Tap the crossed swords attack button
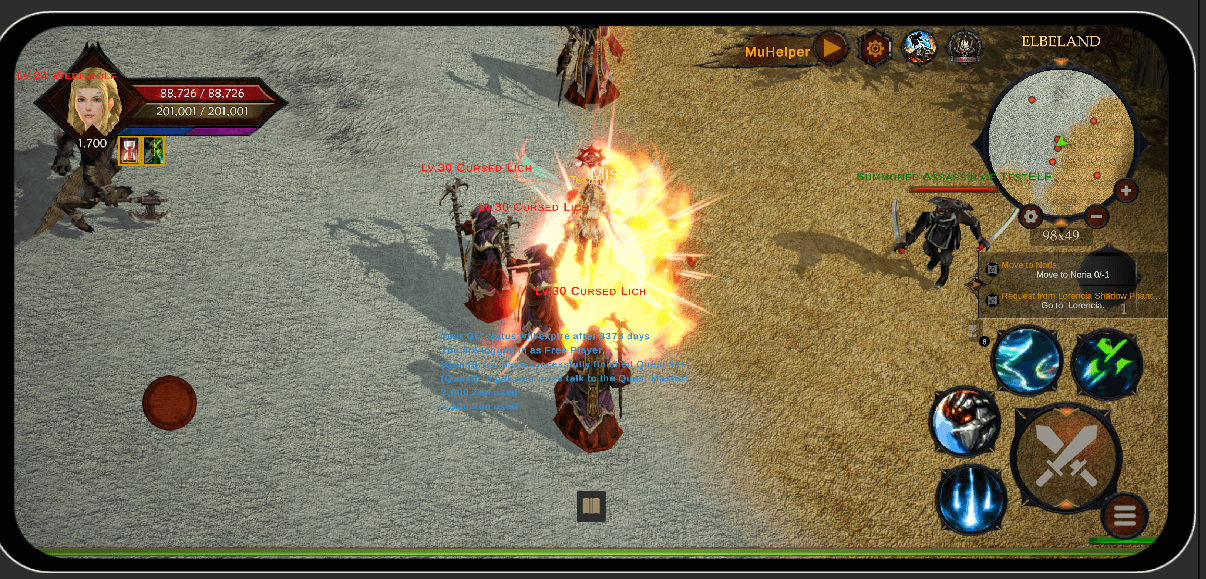 pos(1066,457)
